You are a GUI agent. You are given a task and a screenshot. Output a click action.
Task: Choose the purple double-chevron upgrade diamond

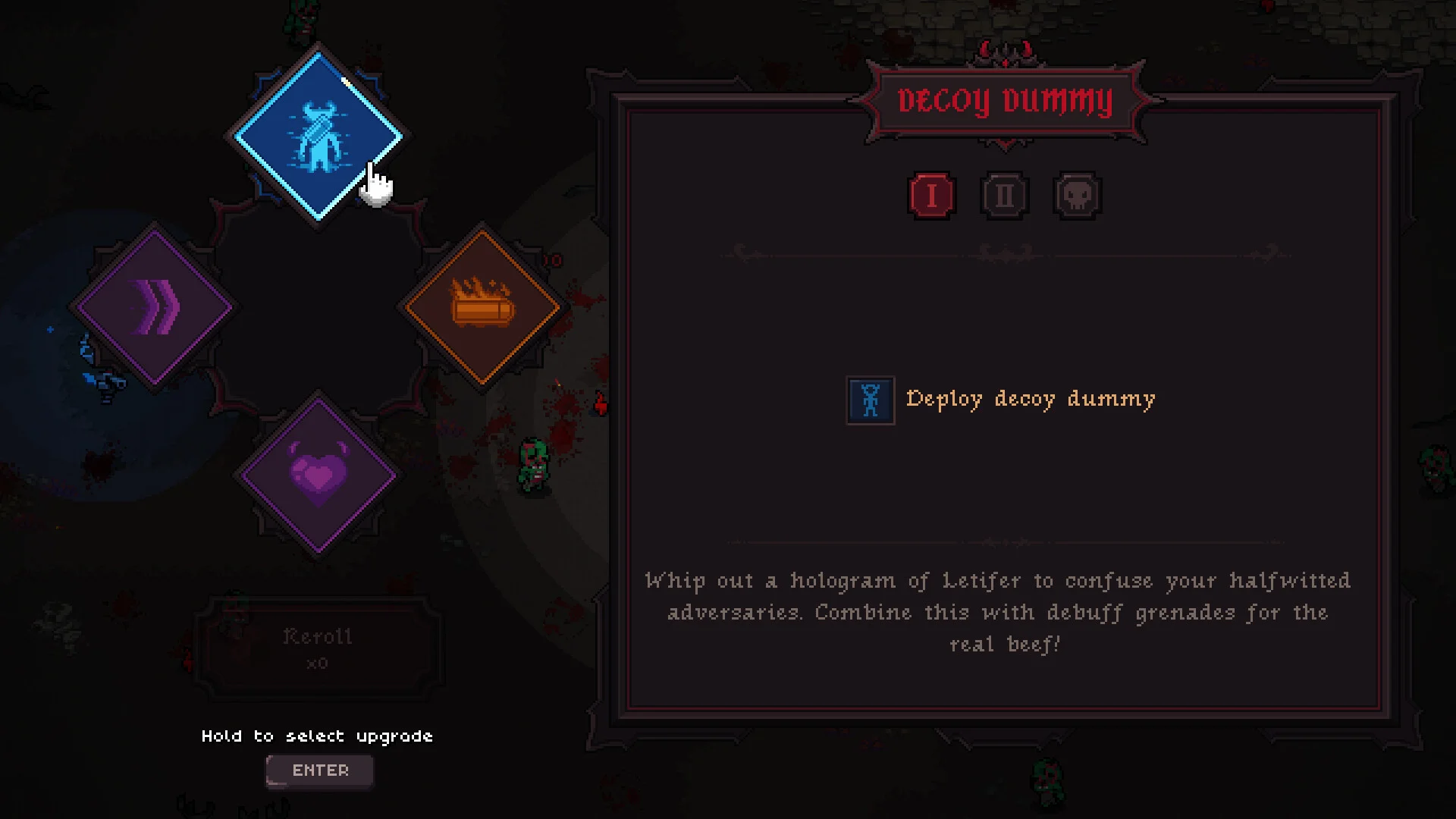coord(155,307)
